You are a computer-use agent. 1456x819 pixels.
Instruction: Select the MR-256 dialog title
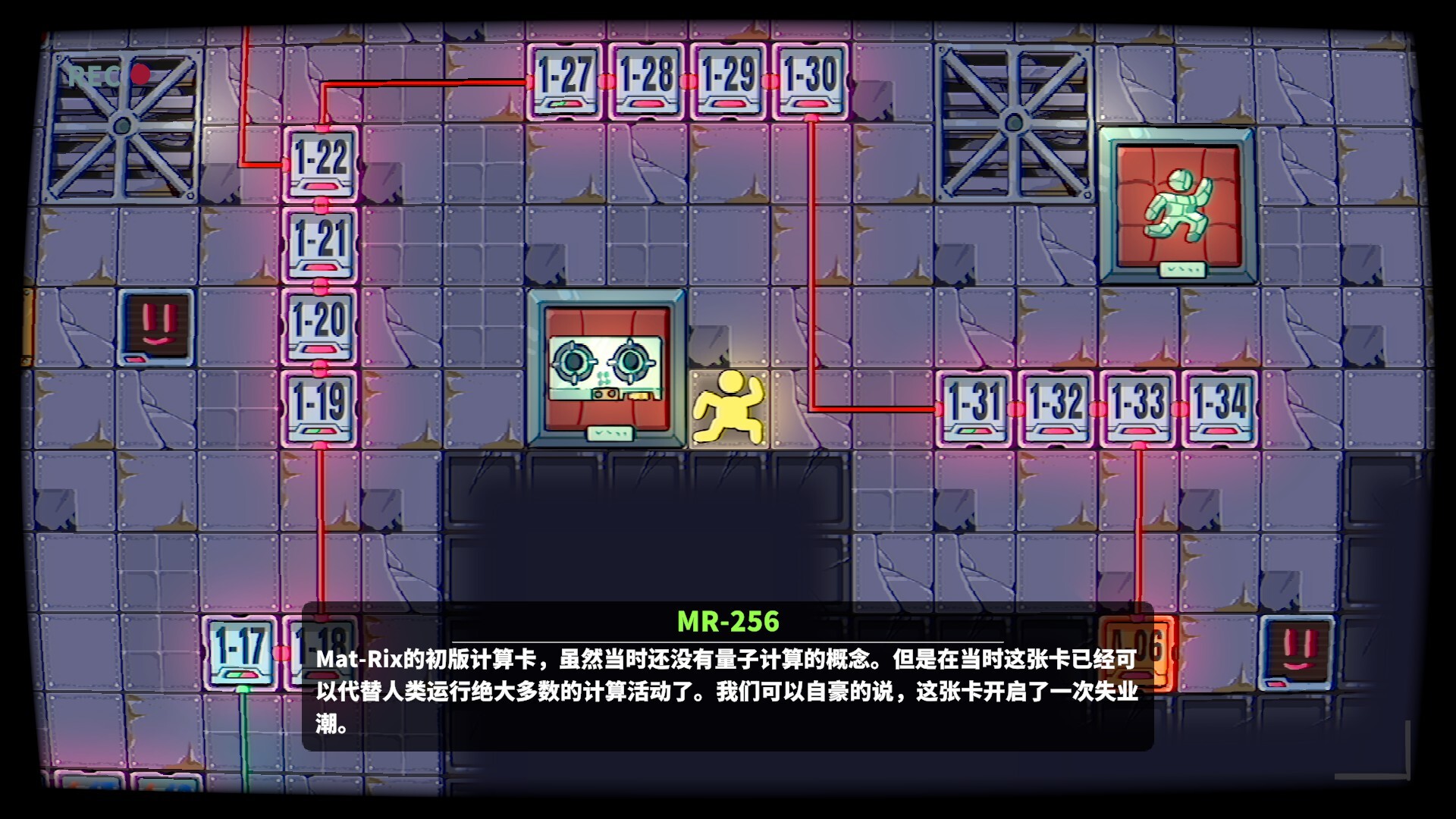pos(726,623)
